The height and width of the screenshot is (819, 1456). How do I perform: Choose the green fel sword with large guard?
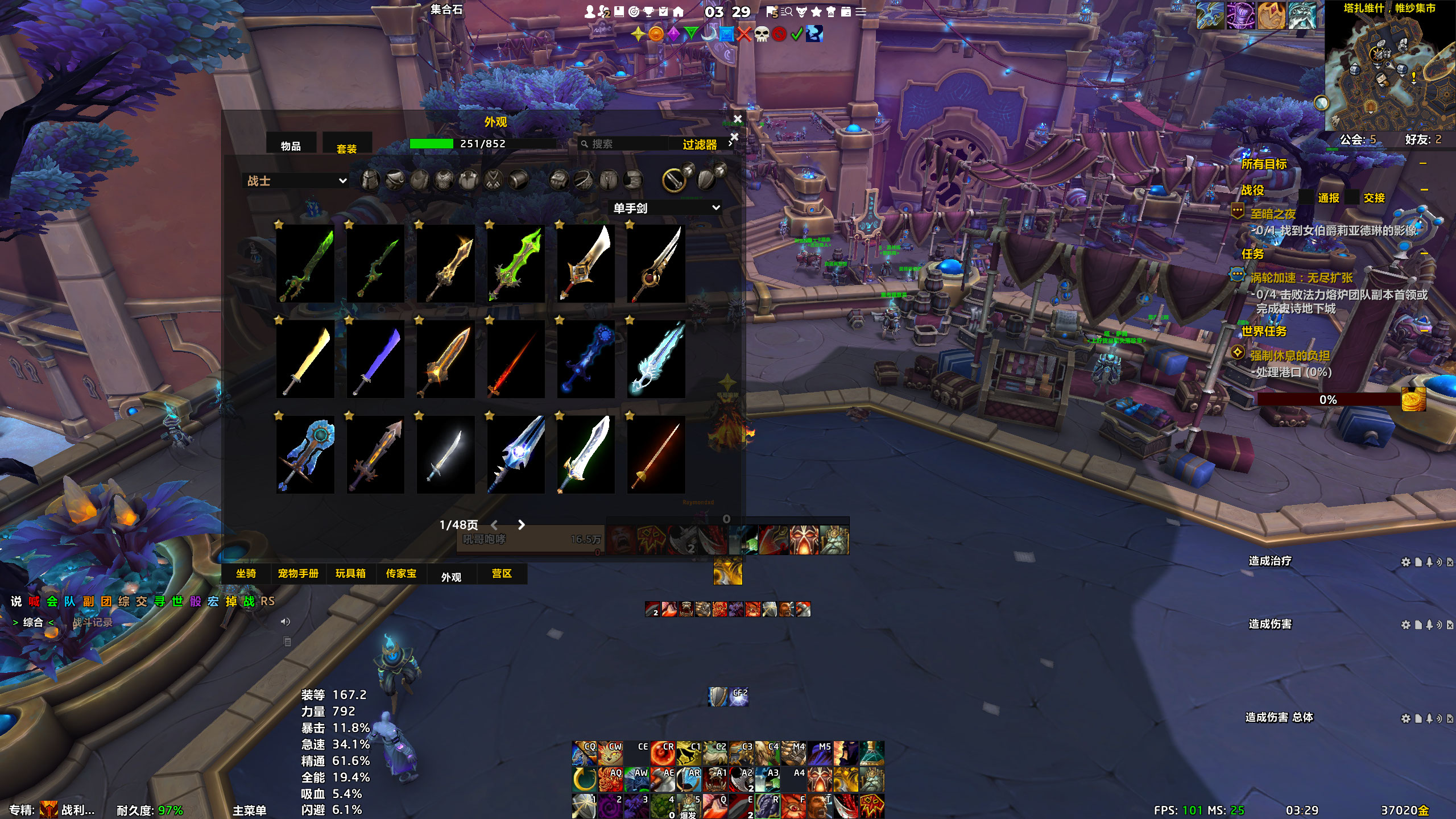[x=516, y=263]
